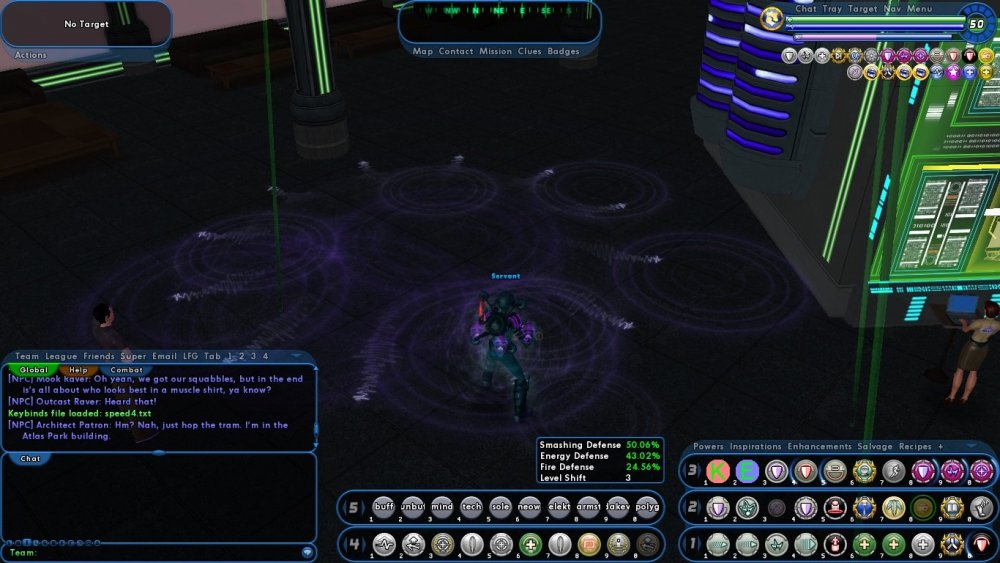The height and width of the screenshot is (563, 1000).
Task: Switch to the Combat chat tab
Action: (x=126, y=370)
